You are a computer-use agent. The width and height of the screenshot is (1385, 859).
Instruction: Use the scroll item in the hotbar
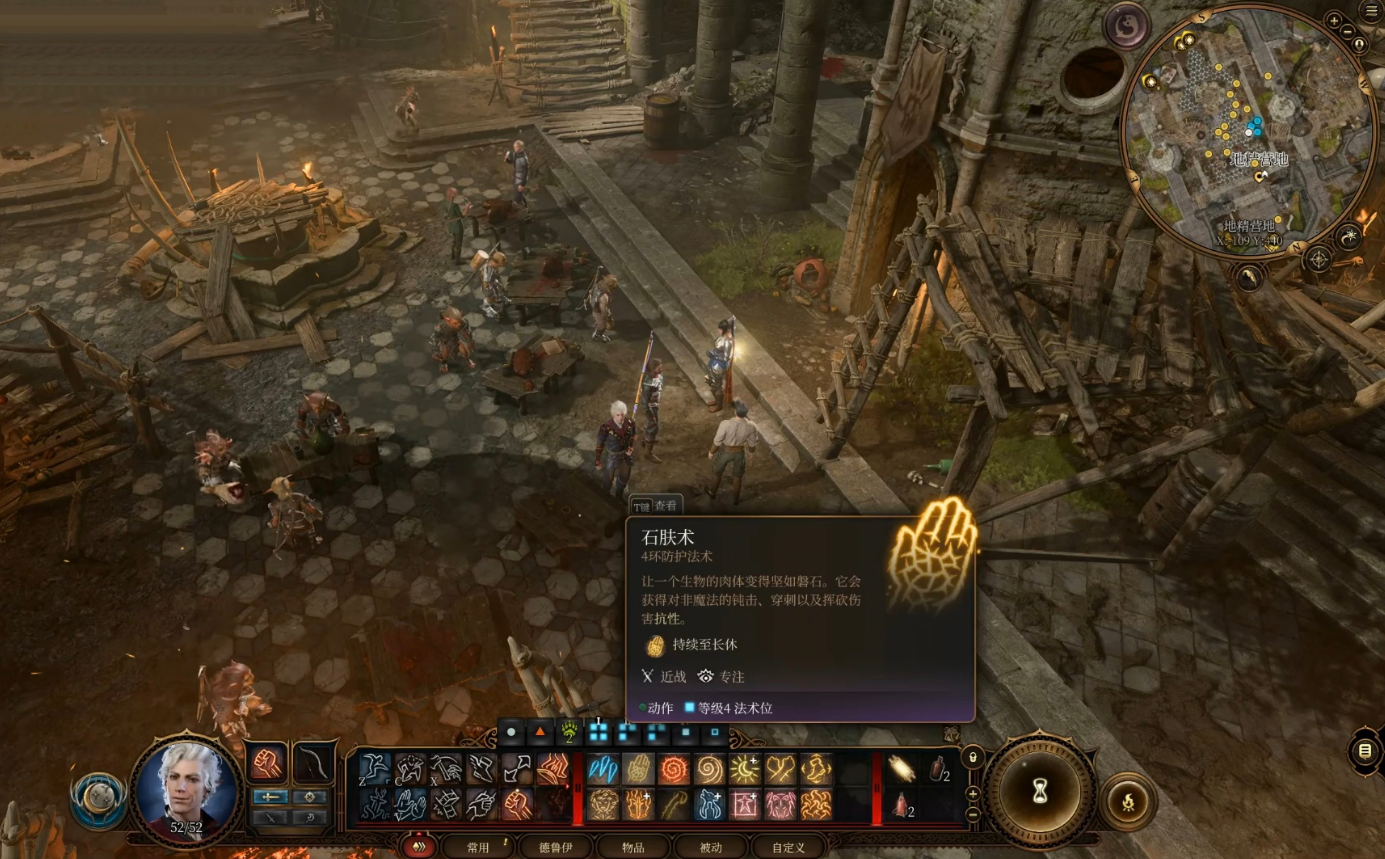pos(903,768)
